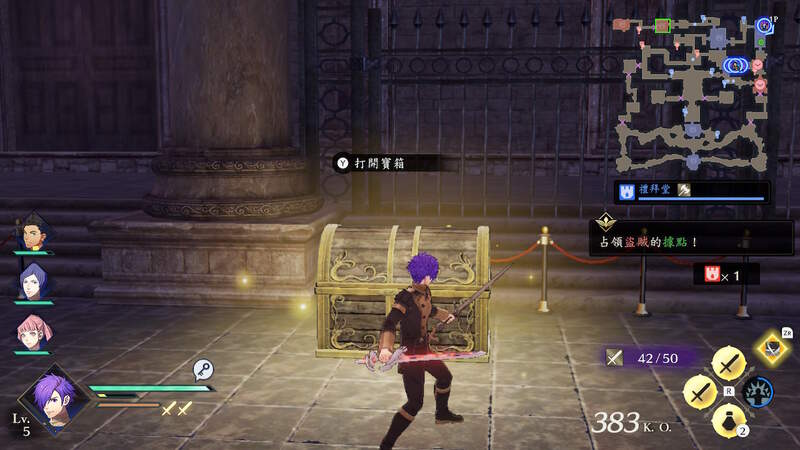Select the green-outlined marker on the minimap
Image resolution: width=800 pixels, height=450 pixels.
pyautogui.click(x=662, y=24)
